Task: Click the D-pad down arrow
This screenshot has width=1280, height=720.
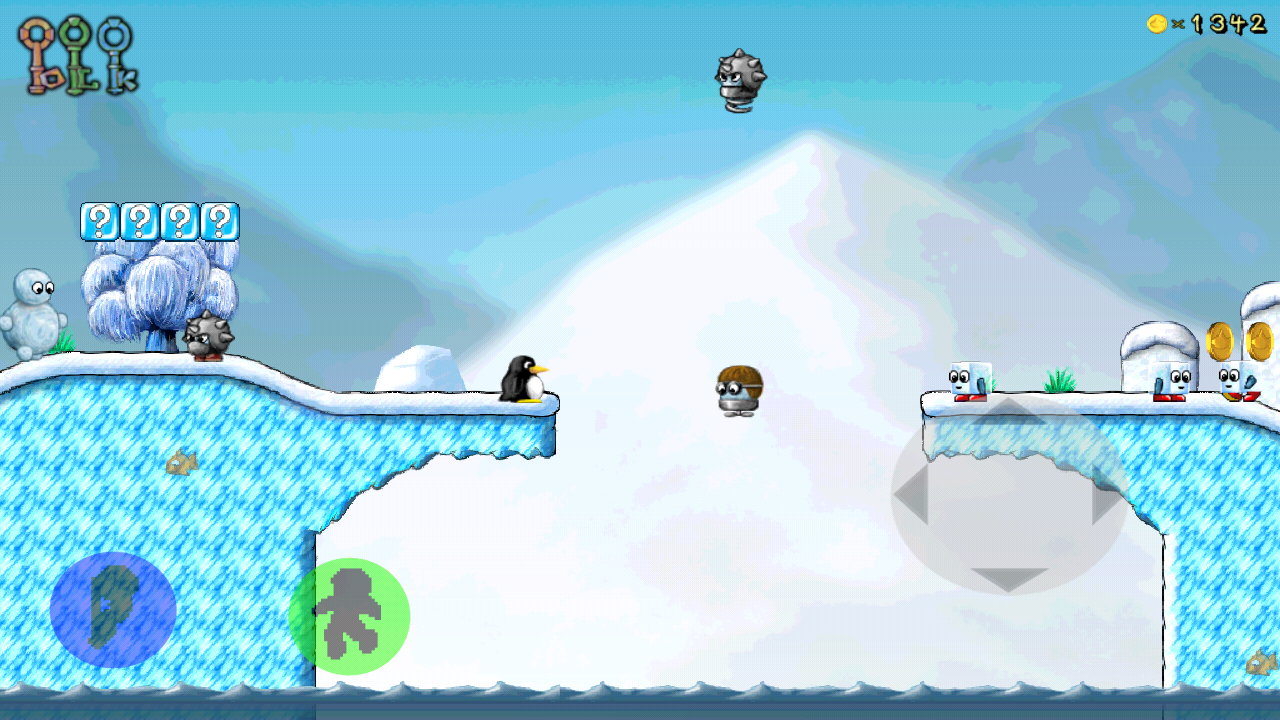Action: (1009, 578)
